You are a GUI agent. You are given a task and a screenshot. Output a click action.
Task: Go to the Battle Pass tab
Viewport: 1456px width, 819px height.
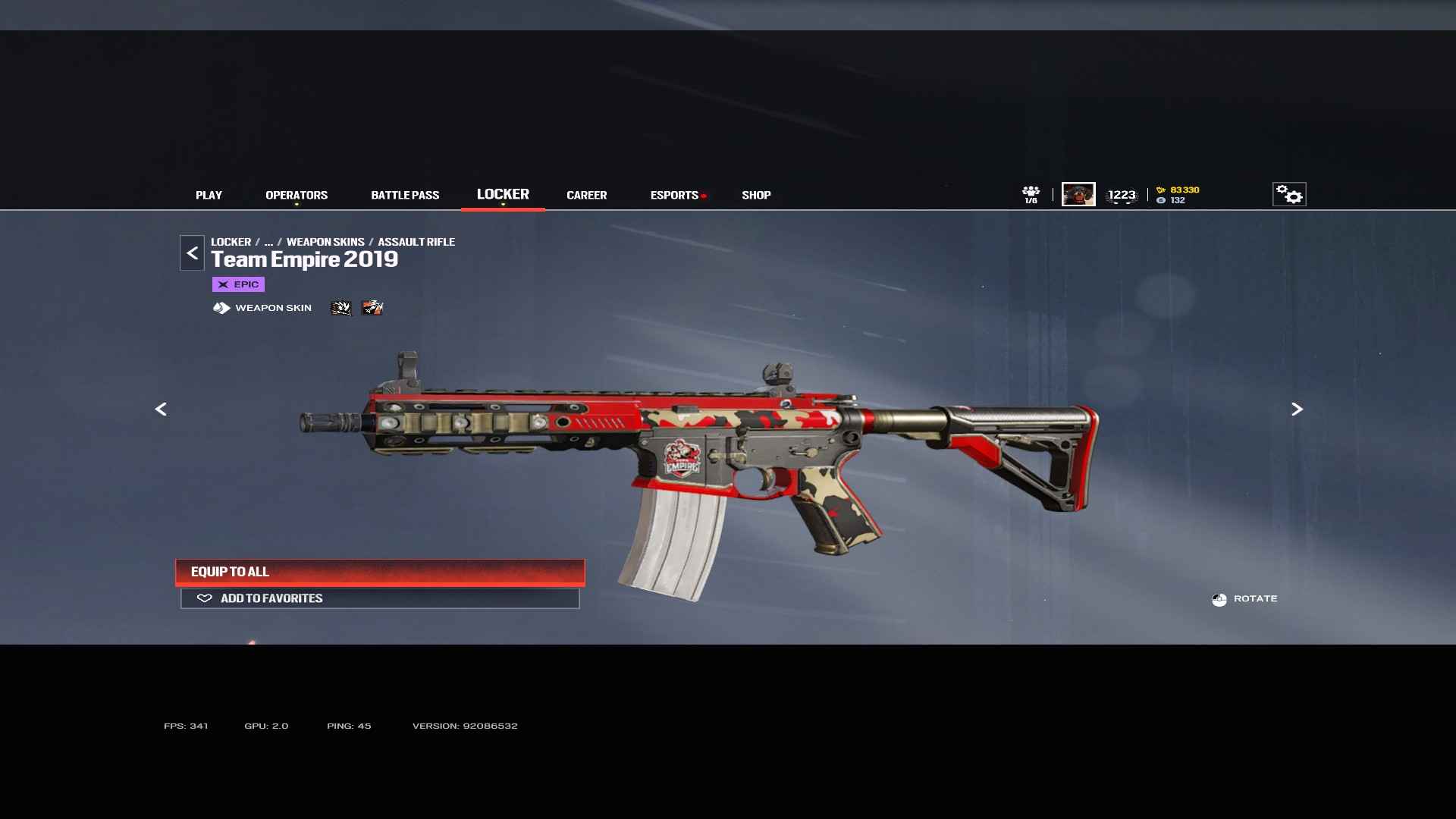[405, 196]
